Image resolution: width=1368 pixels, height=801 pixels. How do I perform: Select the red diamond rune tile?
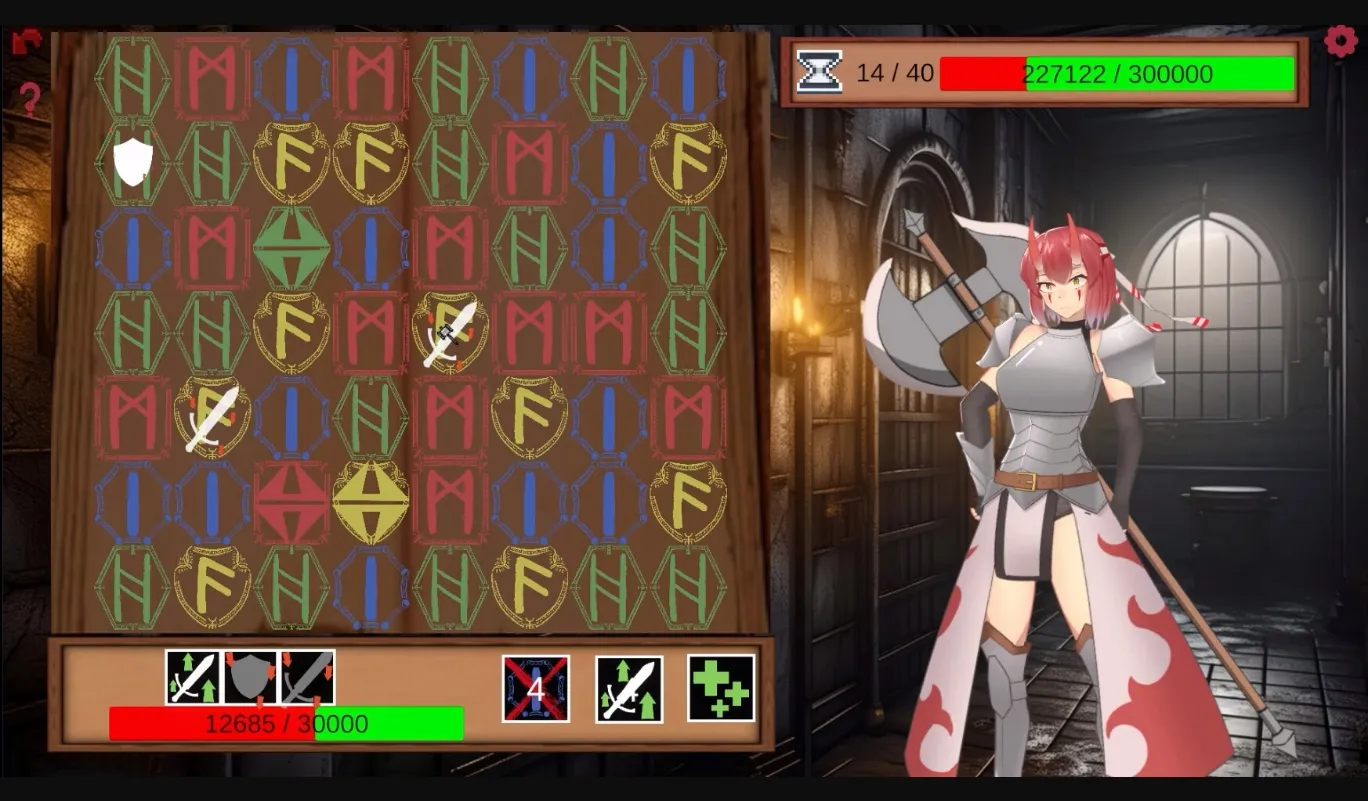pos(290,499)
